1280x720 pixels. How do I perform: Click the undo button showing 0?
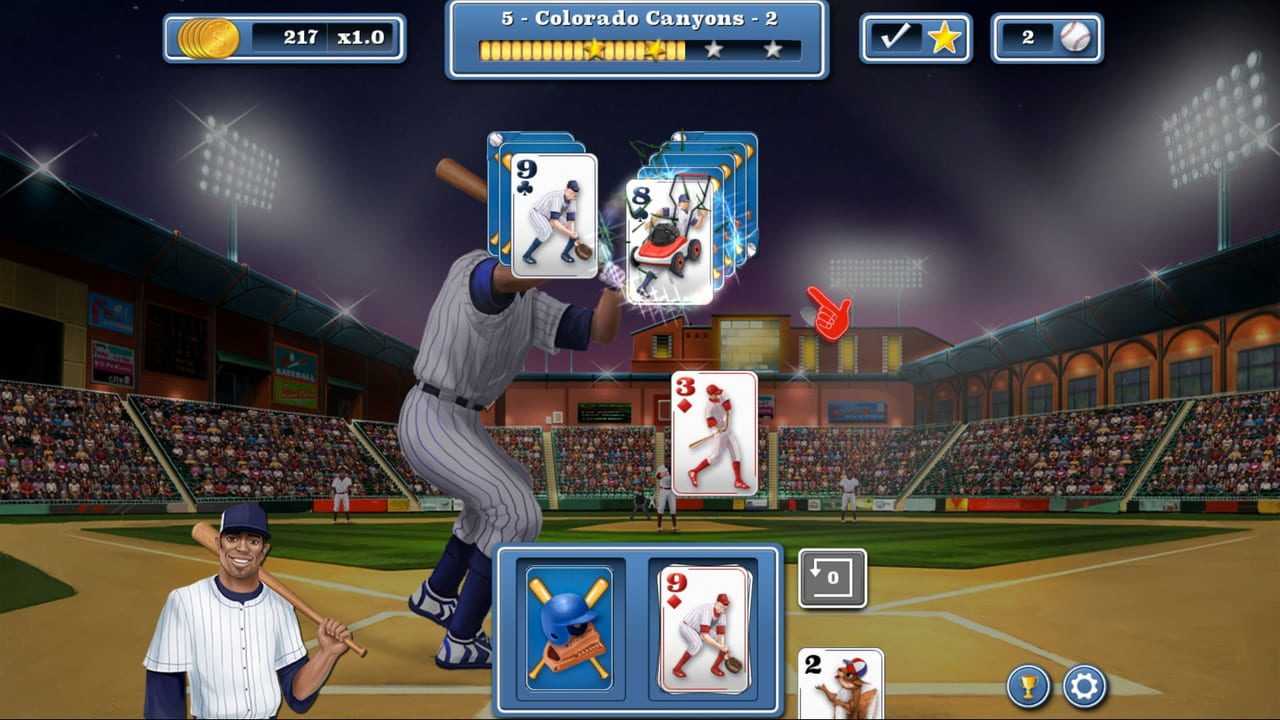tap(832, 578)
